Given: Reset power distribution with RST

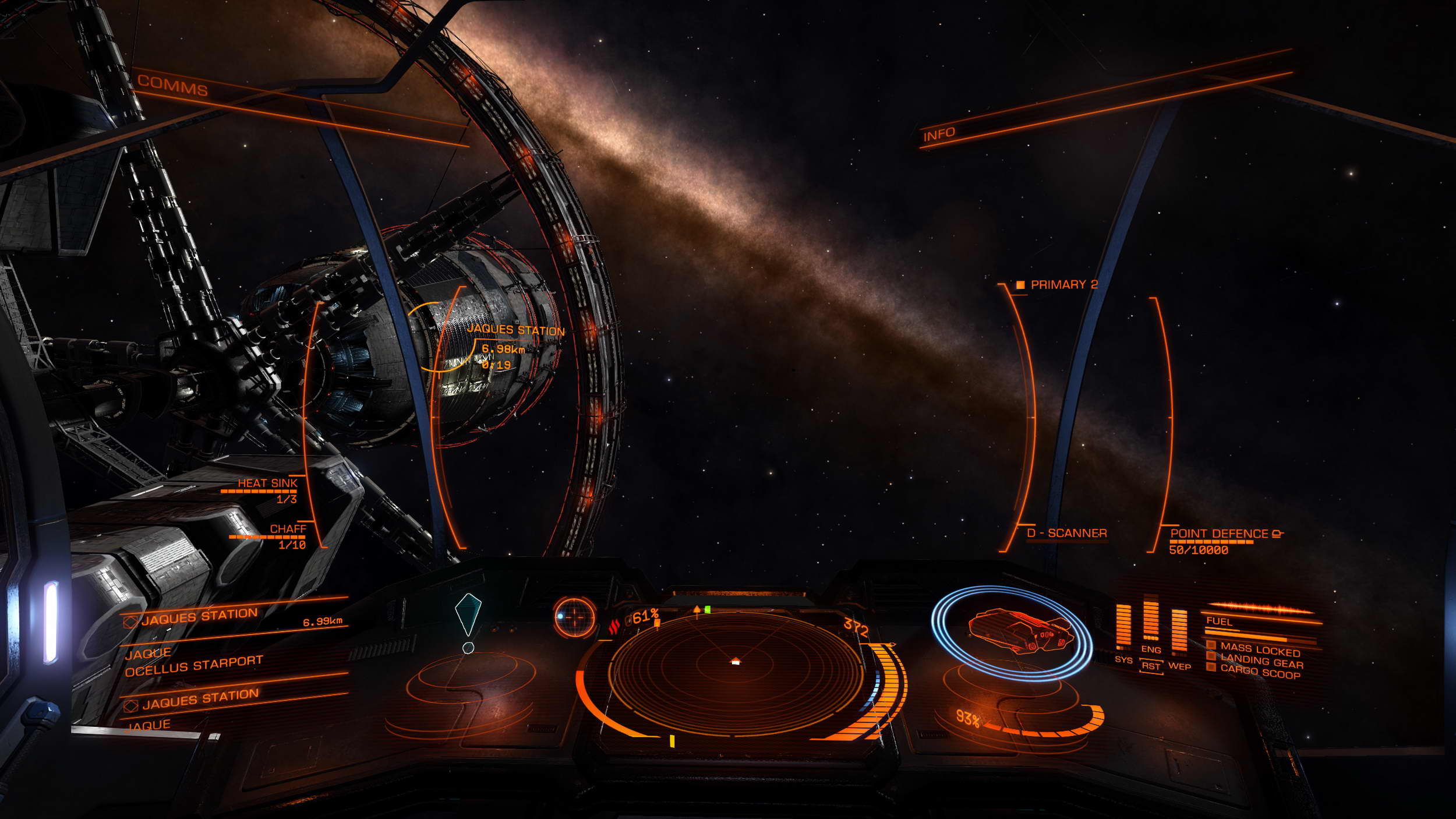Looking at the screenshot, I should coord(1151,666).
